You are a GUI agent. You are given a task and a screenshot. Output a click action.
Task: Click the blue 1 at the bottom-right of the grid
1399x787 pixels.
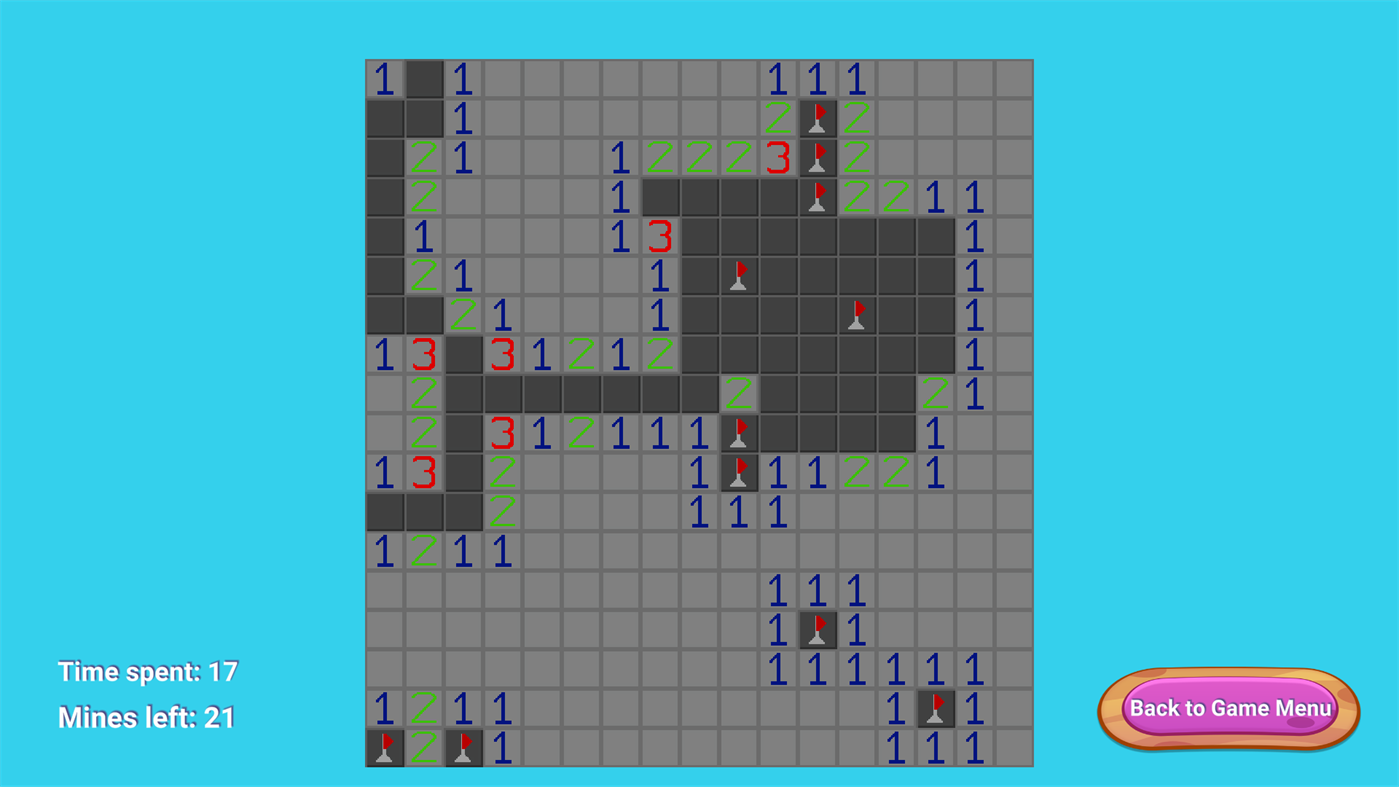tap(974, 747)
